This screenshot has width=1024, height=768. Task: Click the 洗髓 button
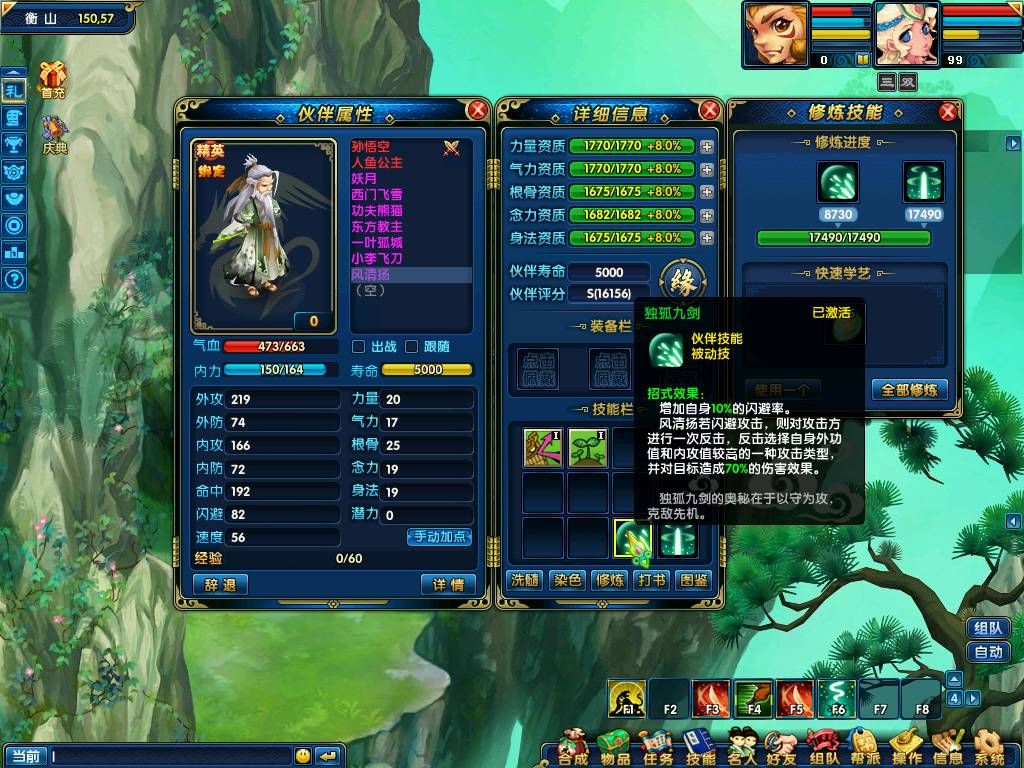[525, 580]
